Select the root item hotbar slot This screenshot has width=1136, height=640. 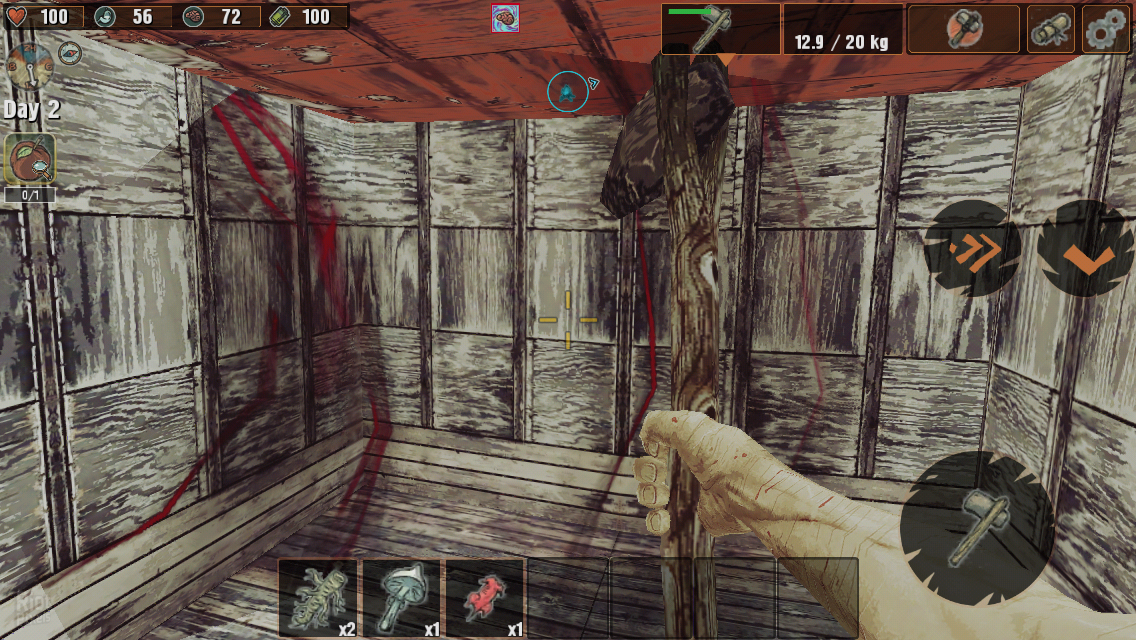[319, 598]
